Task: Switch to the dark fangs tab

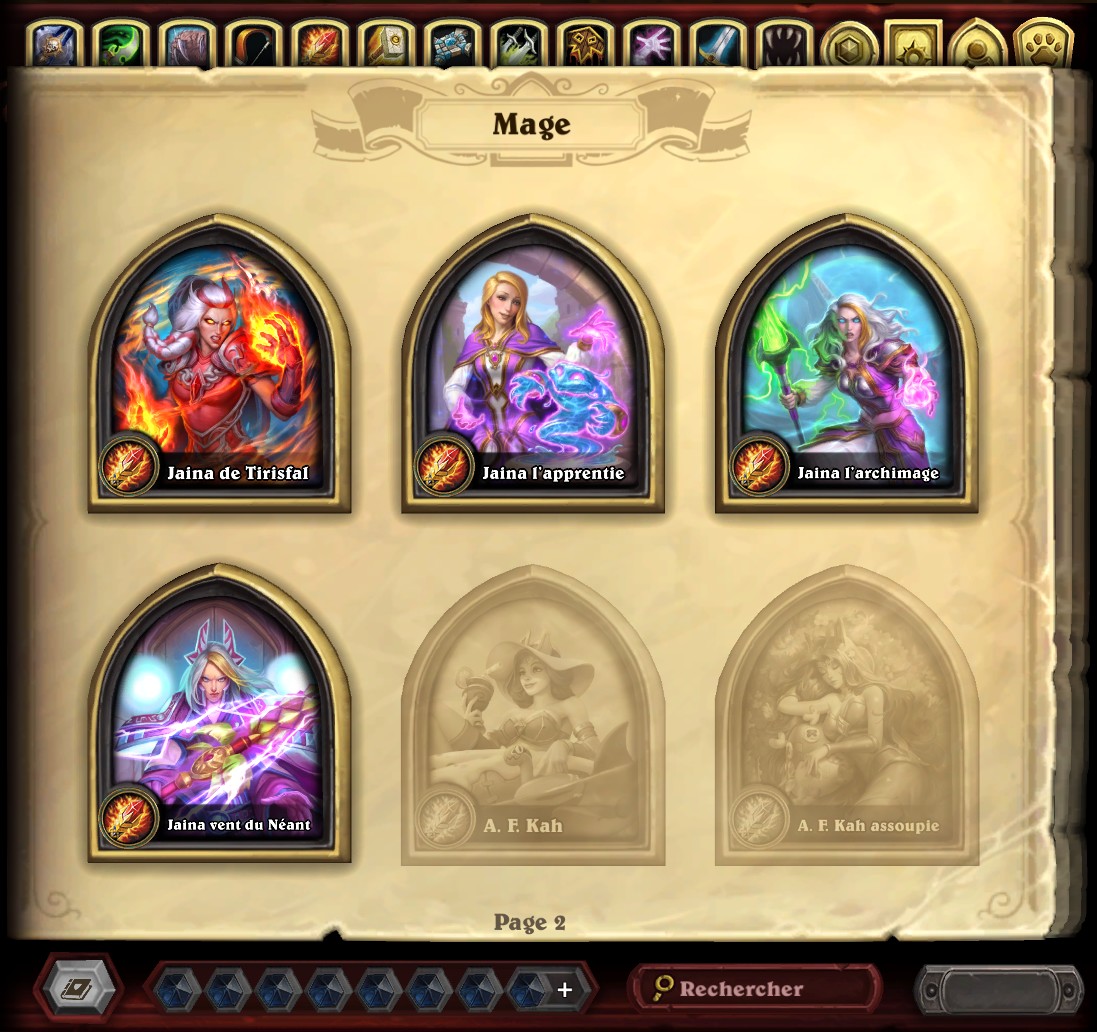Action: click(x=781, y=45)
